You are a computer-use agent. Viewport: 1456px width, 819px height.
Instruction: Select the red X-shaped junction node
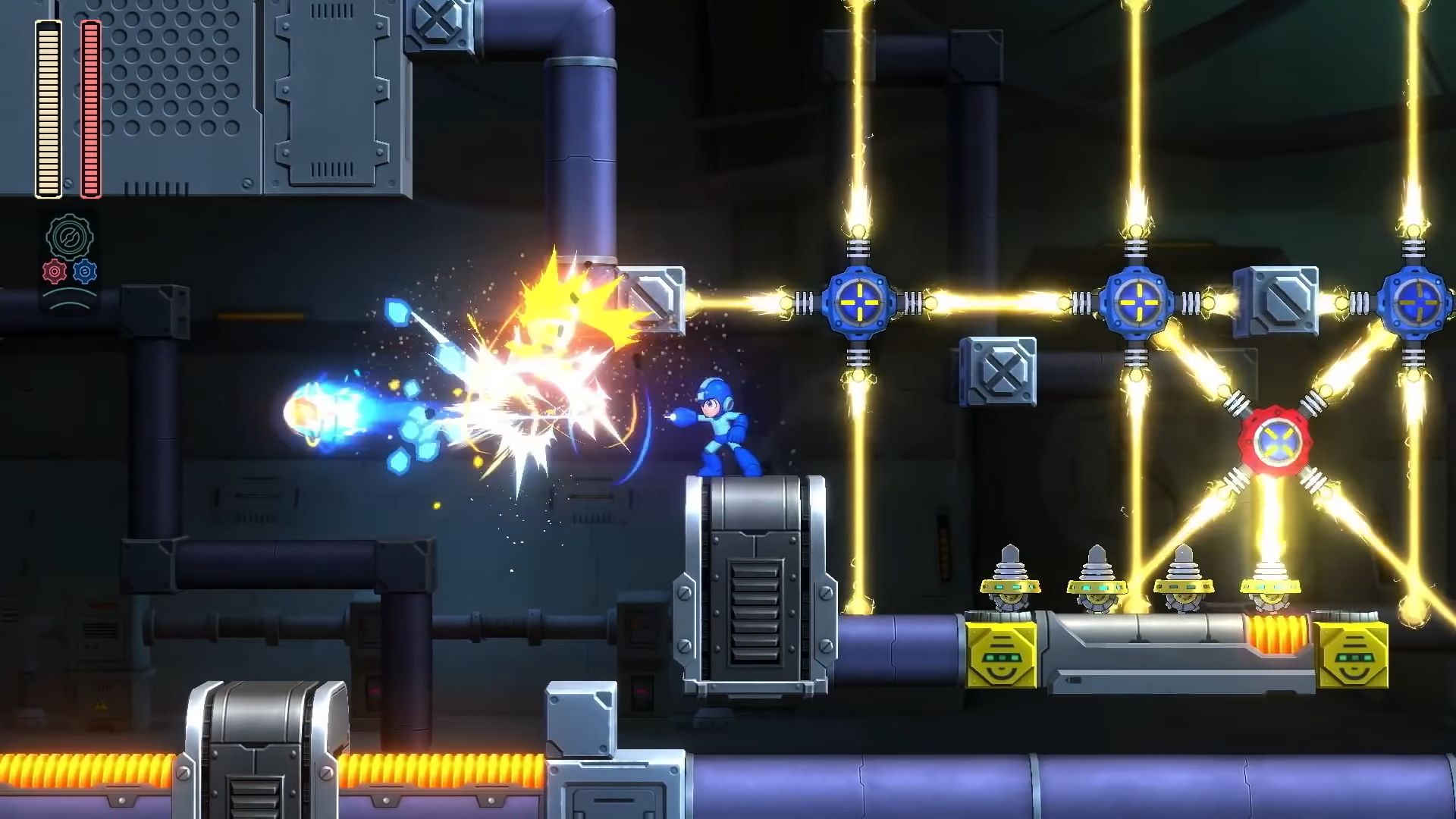click(1278, 442)
